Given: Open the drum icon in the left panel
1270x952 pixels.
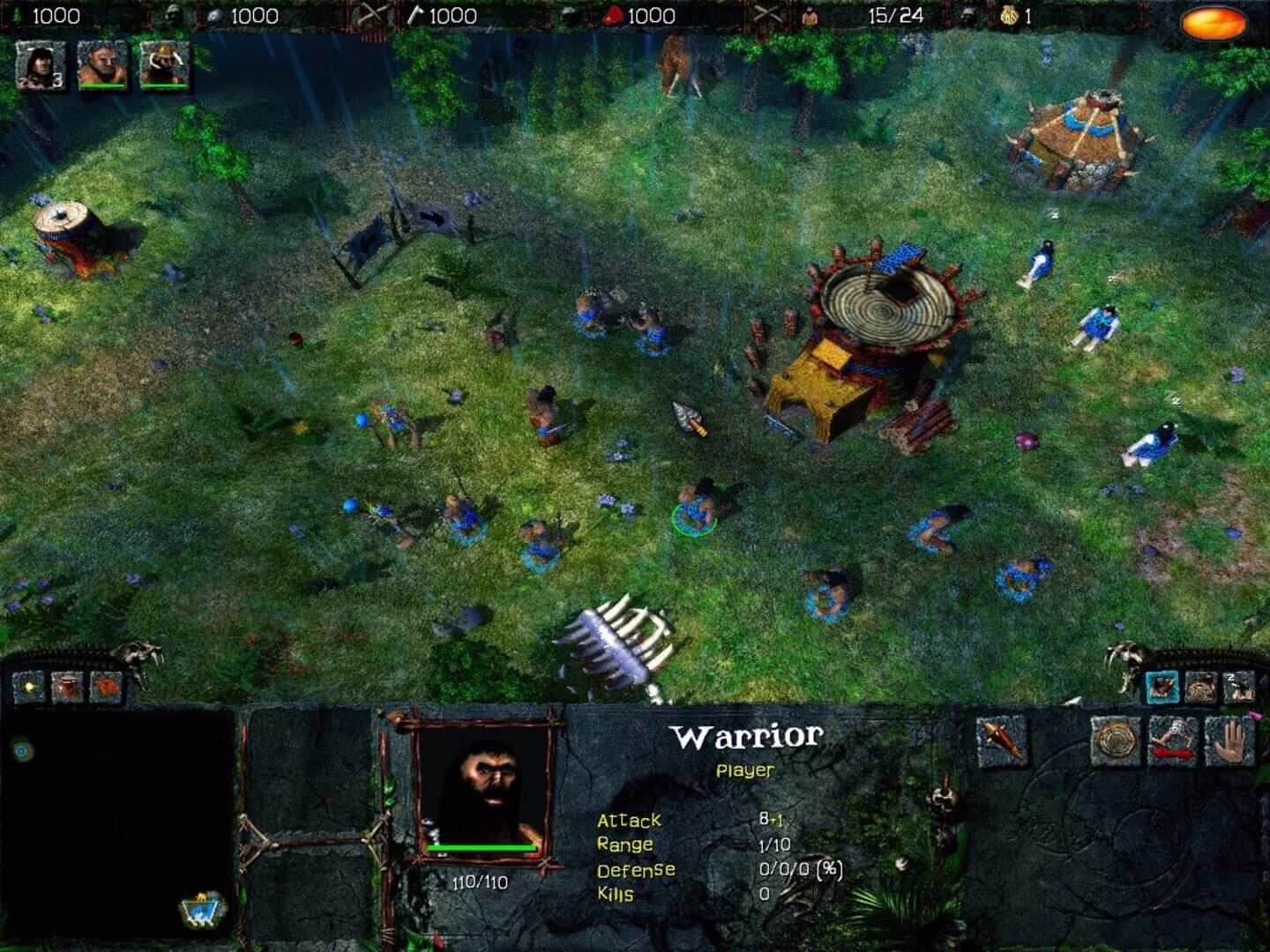Looking at the screenshot, I should (x=67, y=686).
